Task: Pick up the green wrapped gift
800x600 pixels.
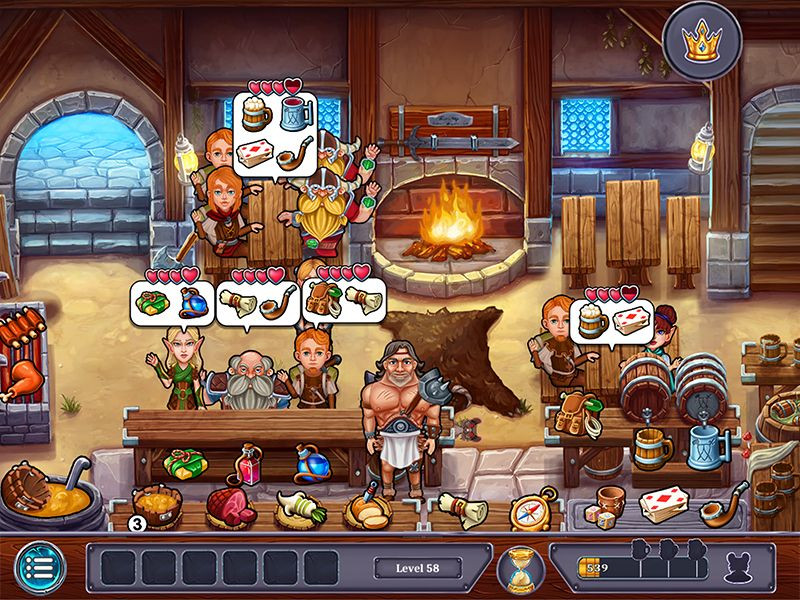Action: pyautogui.click(x=185, y=464)
